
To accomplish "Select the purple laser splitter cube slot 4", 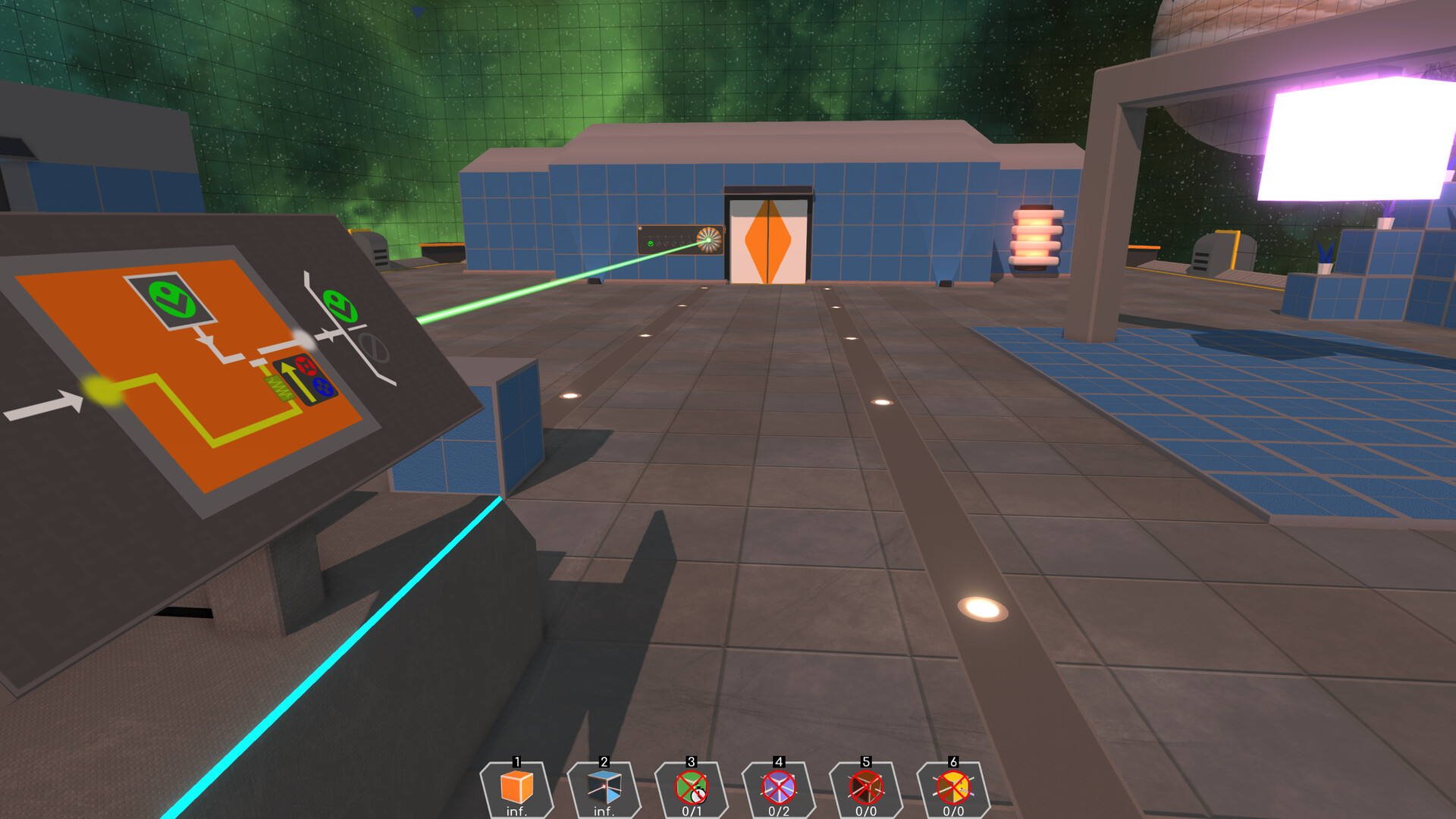I will point(778,789).
